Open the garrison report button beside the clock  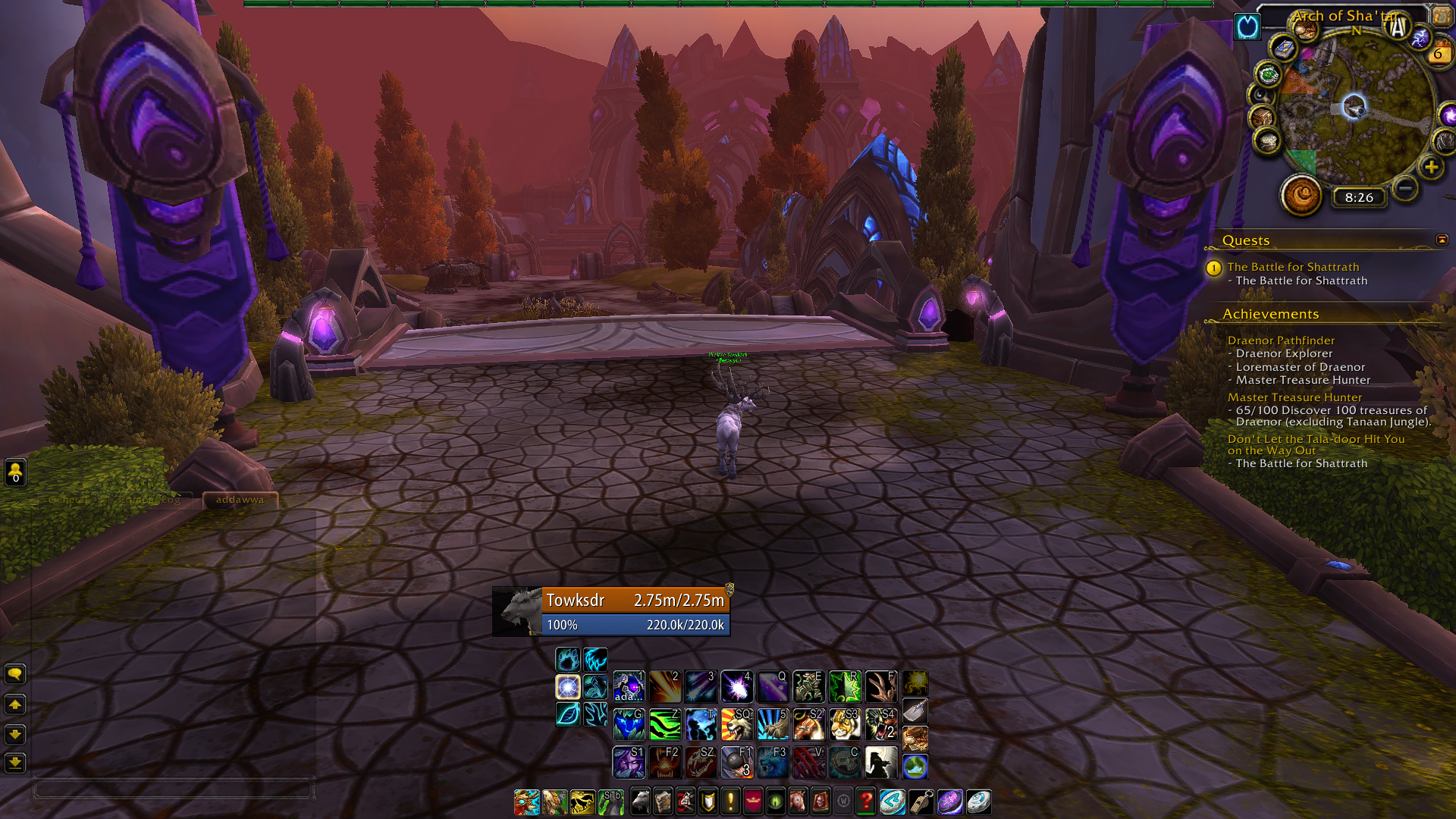click(1301, 195)
